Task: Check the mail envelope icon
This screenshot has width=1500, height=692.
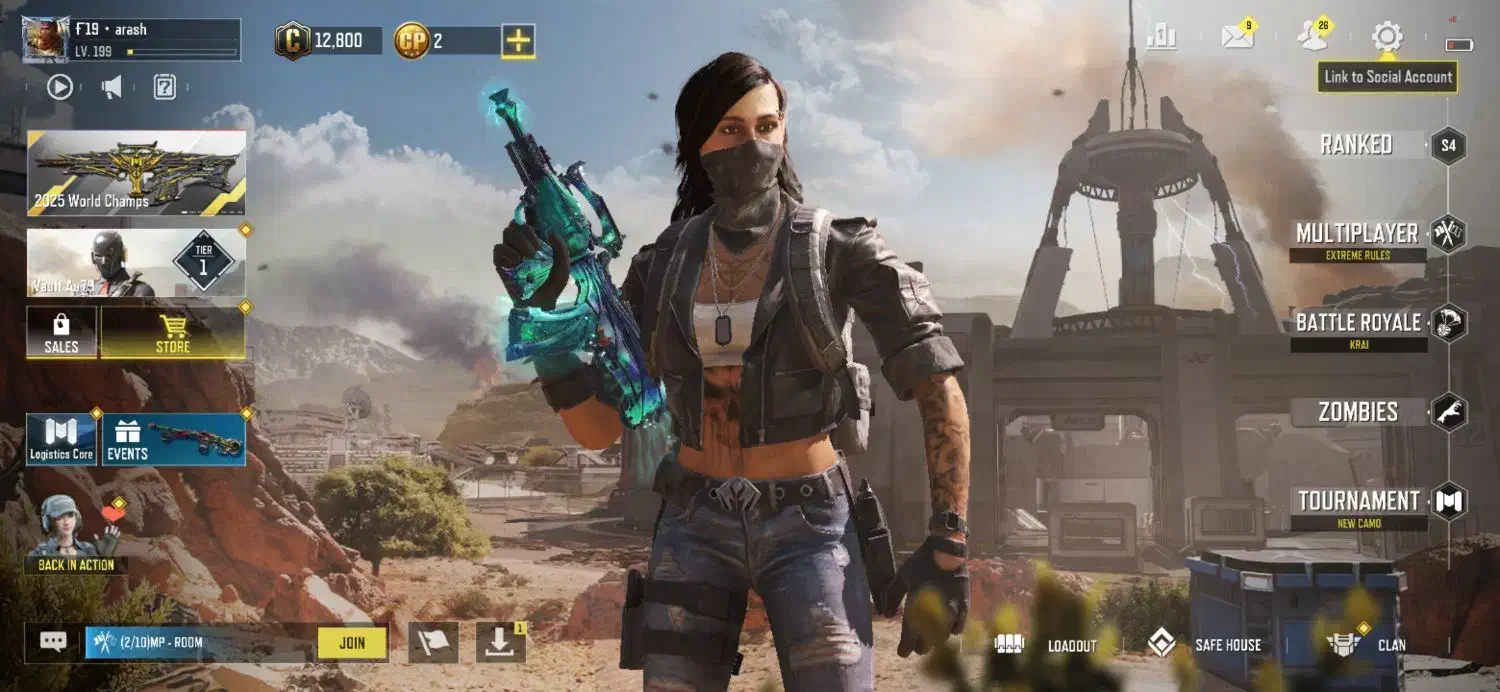Action: click(x=1238, y=38)
